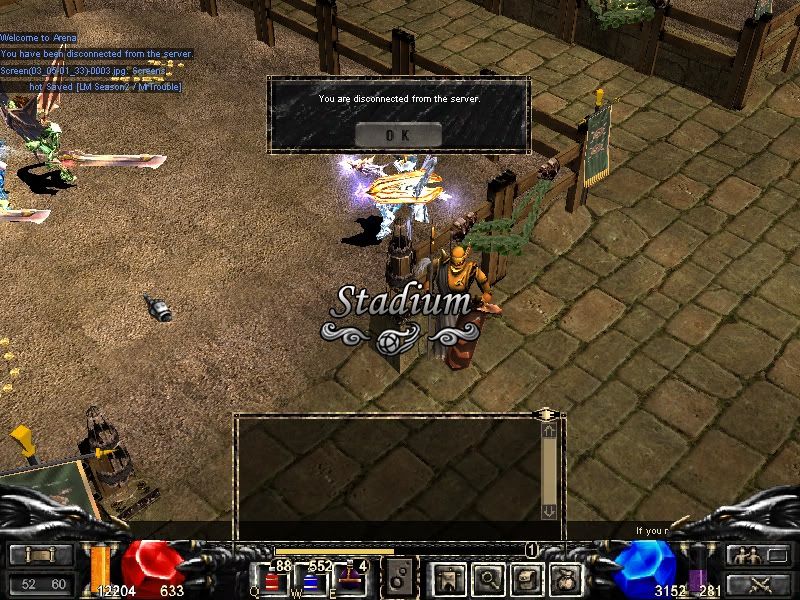Open the scroll icon menu button

point(527,577)
